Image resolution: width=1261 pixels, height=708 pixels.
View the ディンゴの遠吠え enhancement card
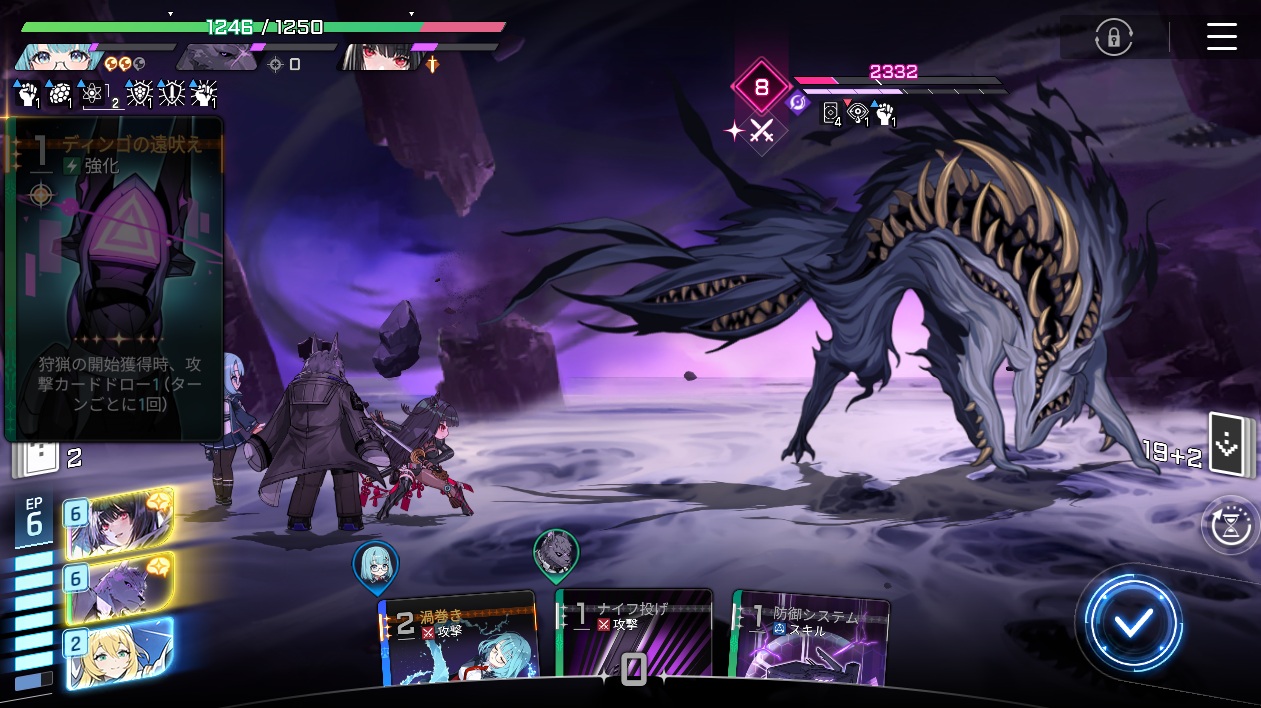114,280
